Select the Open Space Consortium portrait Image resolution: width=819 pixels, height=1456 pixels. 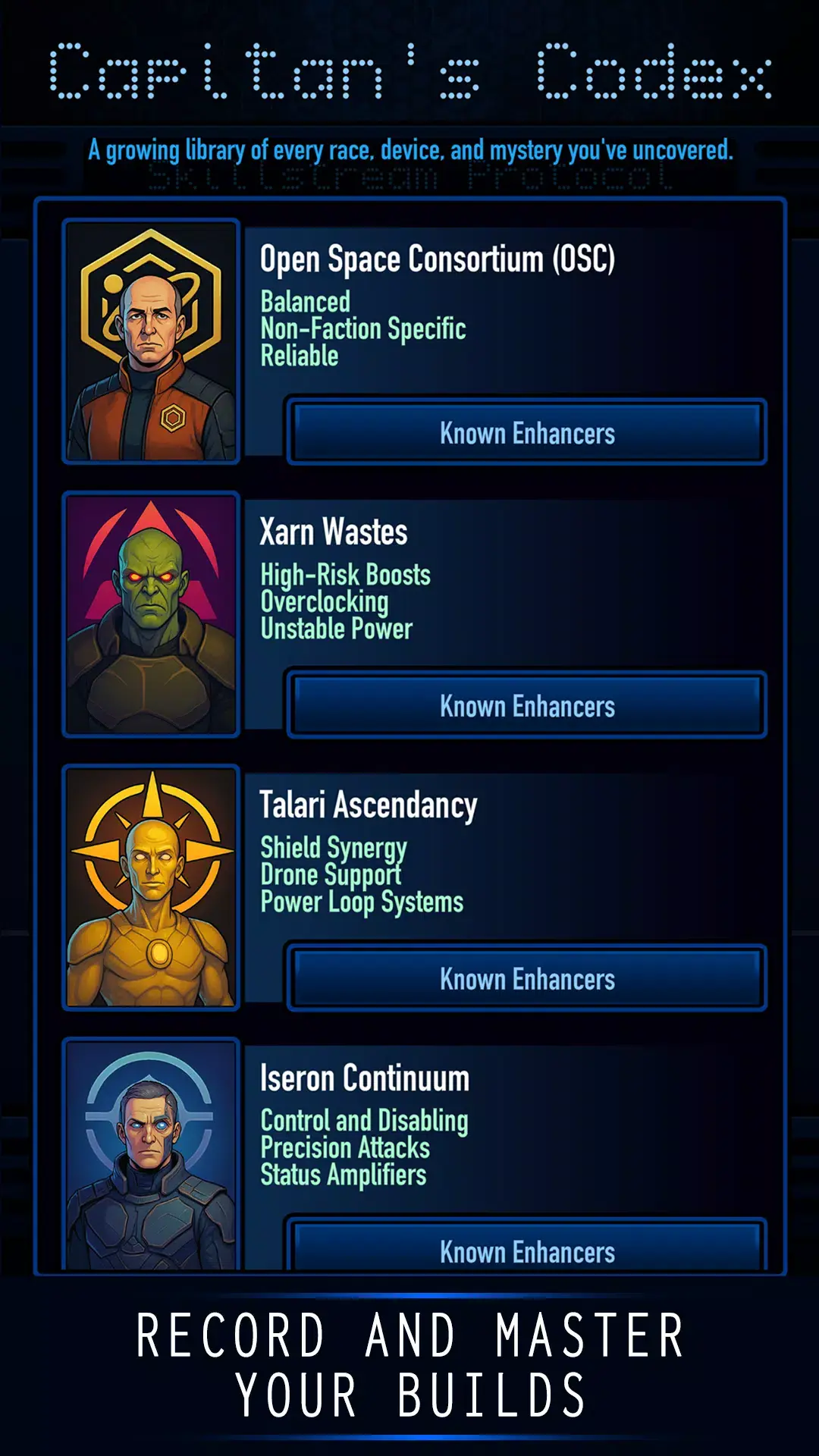coord(152,341)
